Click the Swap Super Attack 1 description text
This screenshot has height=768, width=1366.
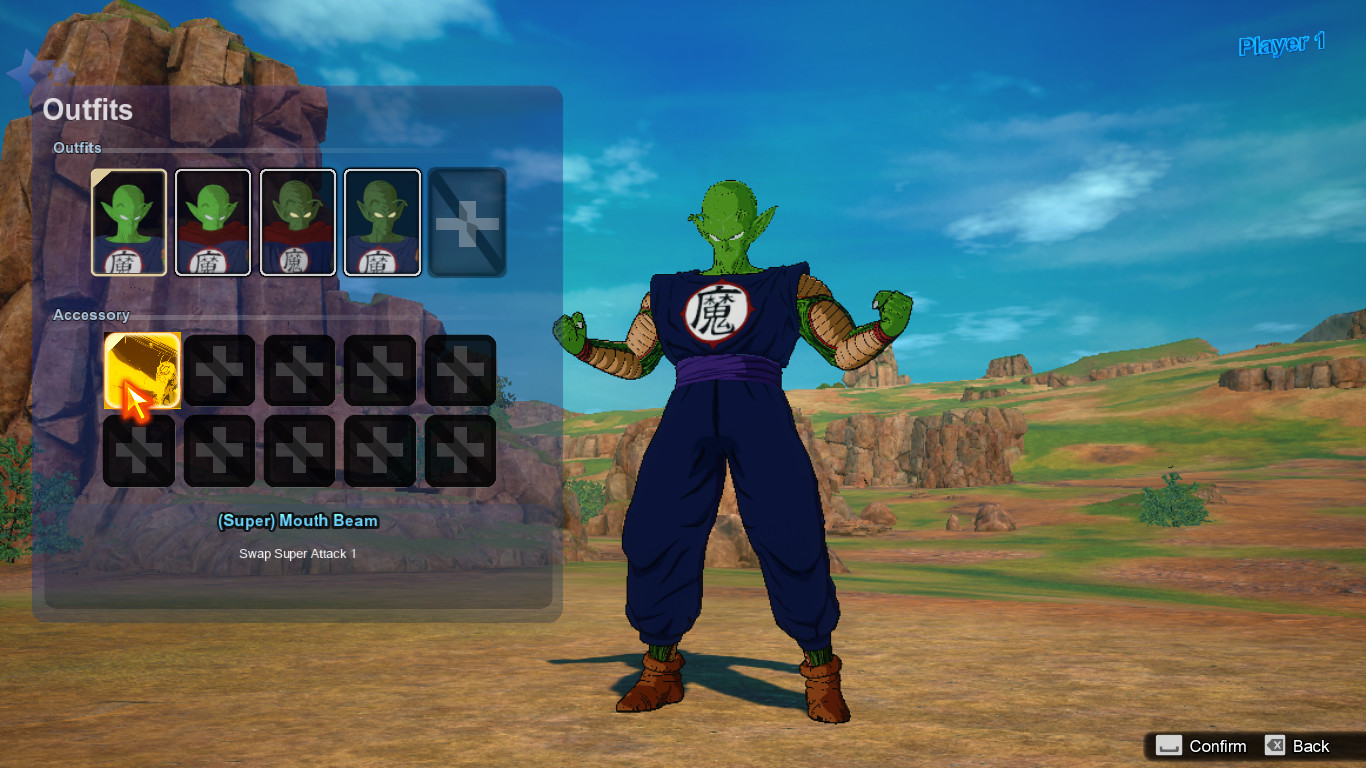(298, 553)
